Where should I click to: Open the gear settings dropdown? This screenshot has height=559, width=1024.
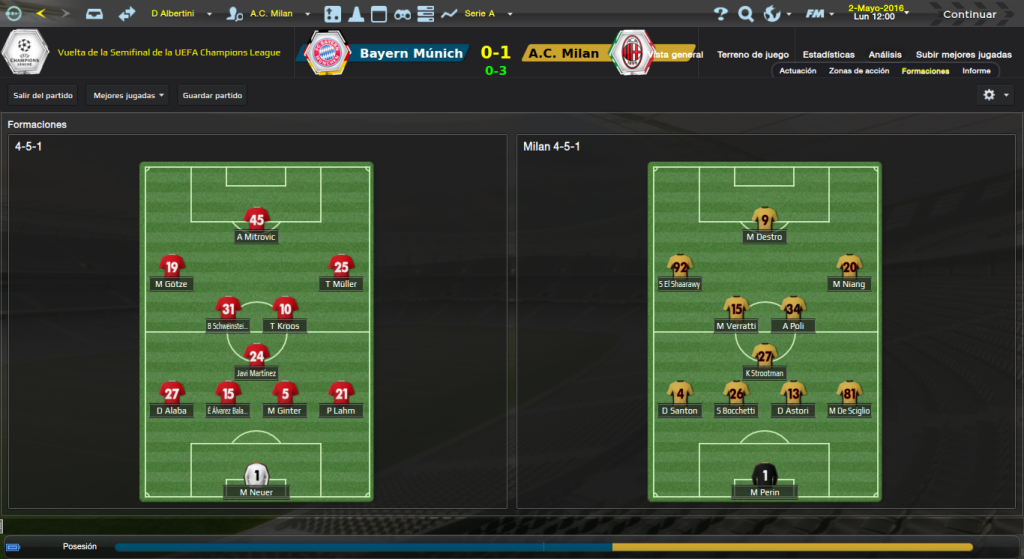click(x=995, y=95)
